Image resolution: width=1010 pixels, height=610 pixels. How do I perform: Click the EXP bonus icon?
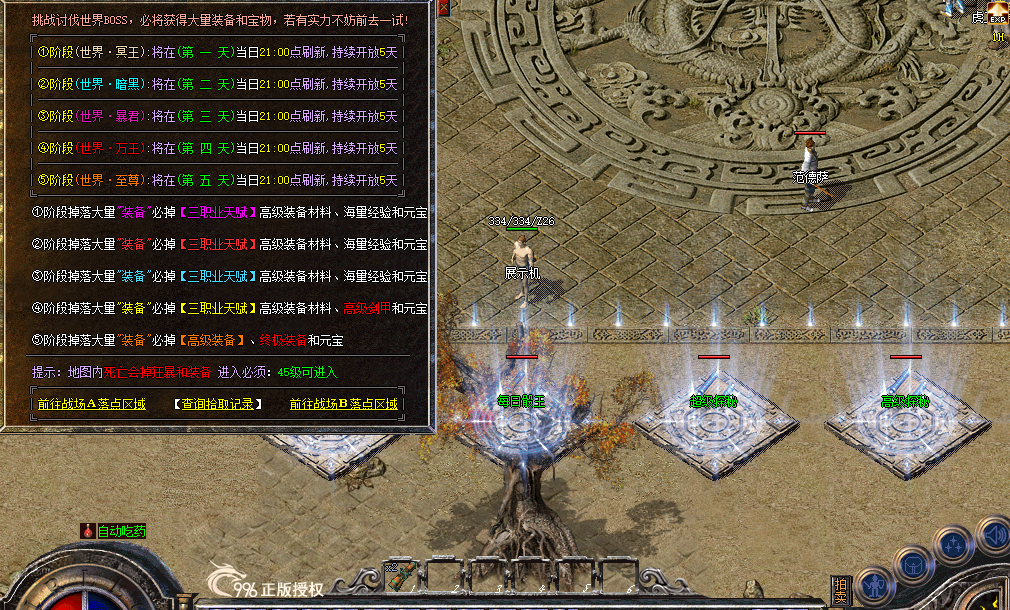(997, 15)
